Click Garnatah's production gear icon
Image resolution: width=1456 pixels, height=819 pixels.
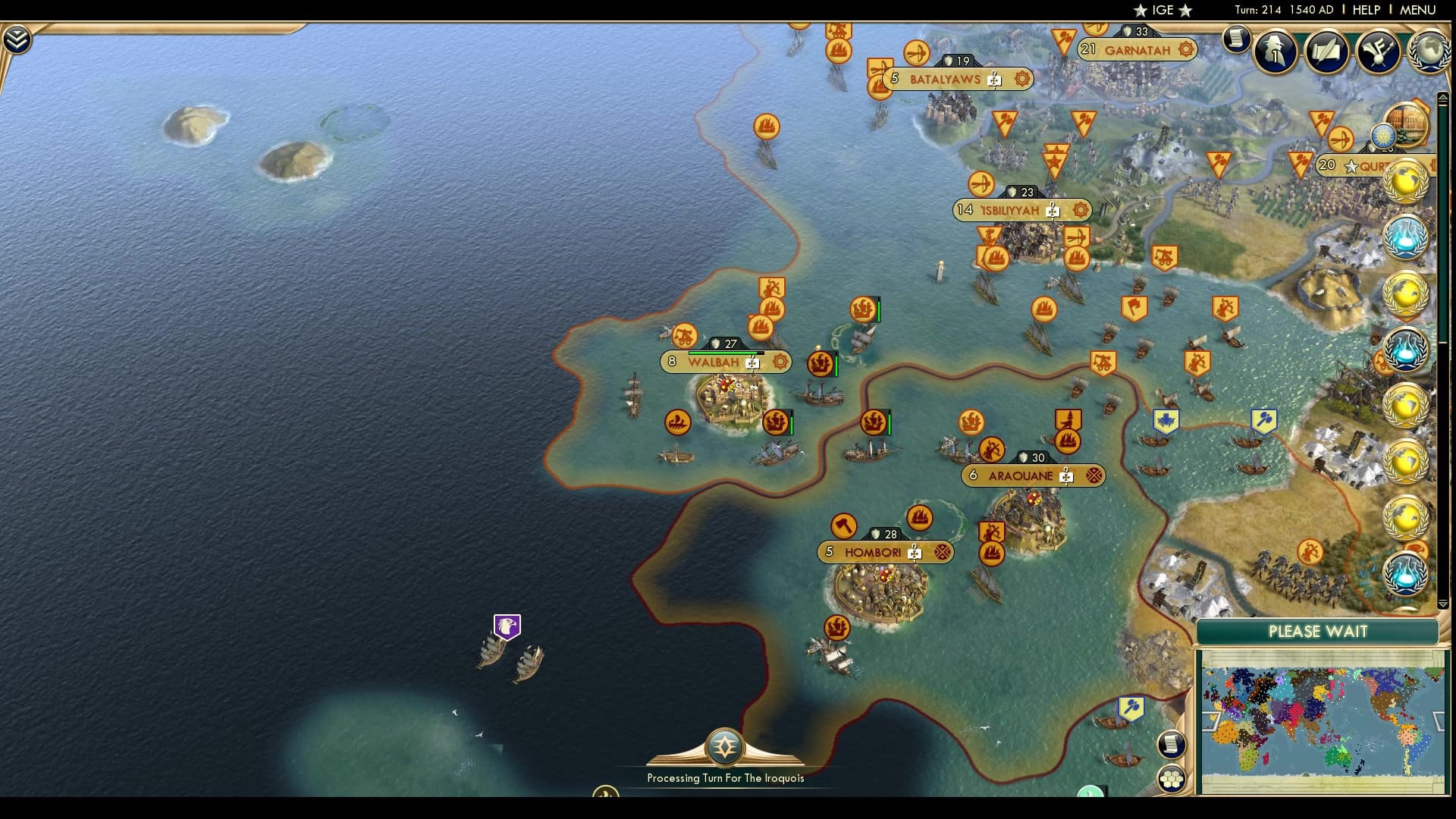pyautogui.click(x=1185, y=48)
